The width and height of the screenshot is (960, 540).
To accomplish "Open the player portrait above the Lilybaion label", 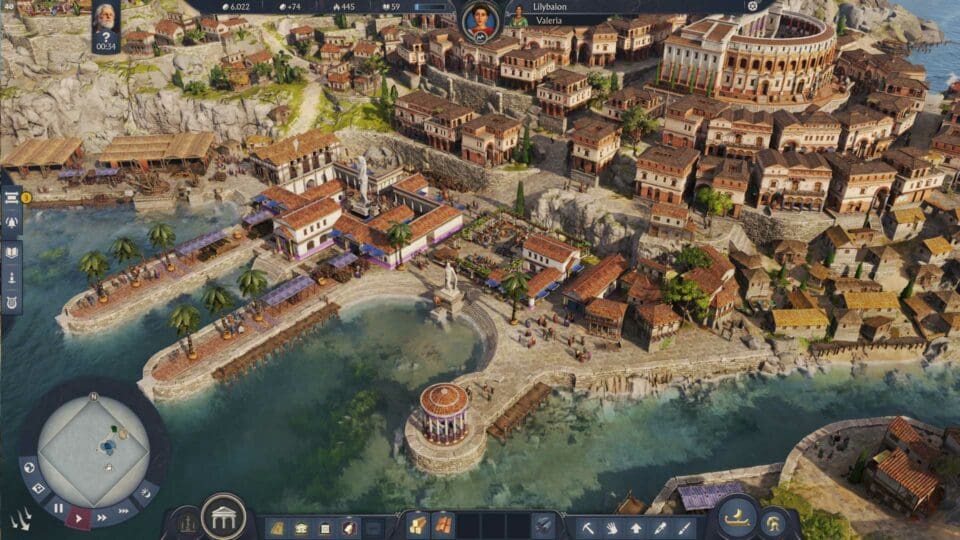I will (480, 19).
